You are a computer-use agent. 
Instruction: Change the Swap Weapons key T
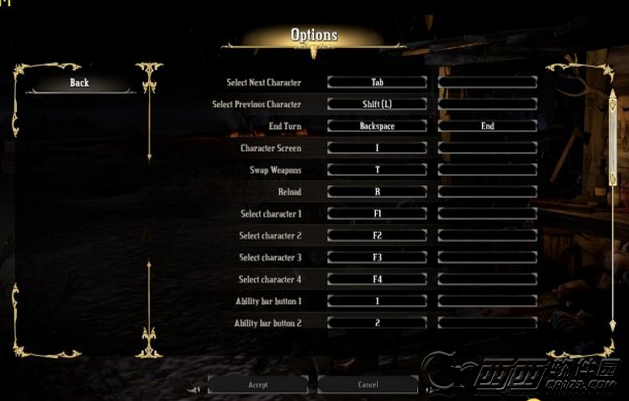(377, 170)
